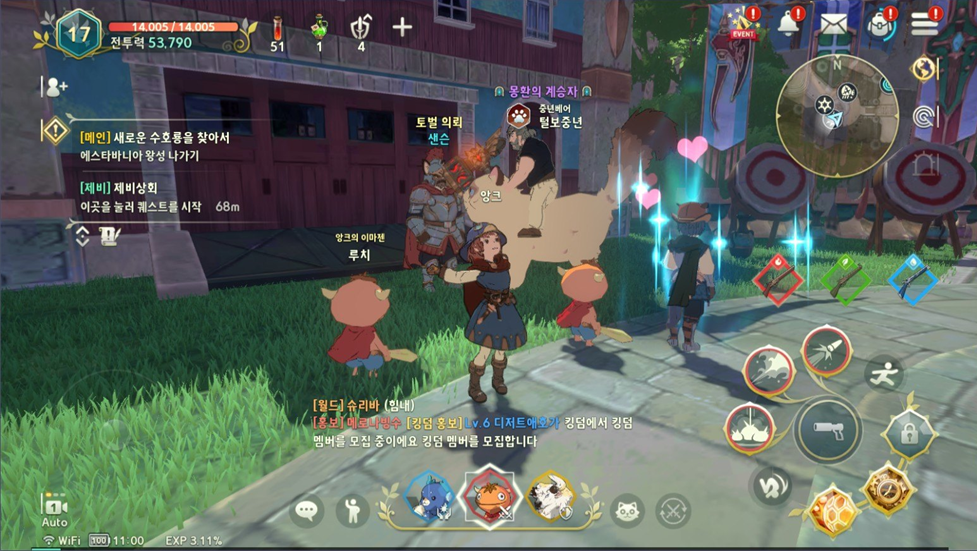Open the mail envelope inbox
The width and height of the screenshot is (977, 551).
tap(834, 22)
